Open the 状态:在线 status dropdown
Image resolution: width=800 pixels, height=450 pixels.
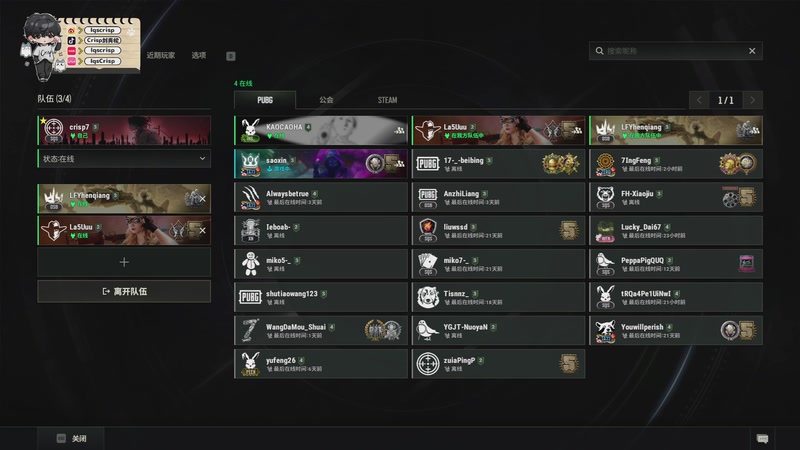pos(124,159)
